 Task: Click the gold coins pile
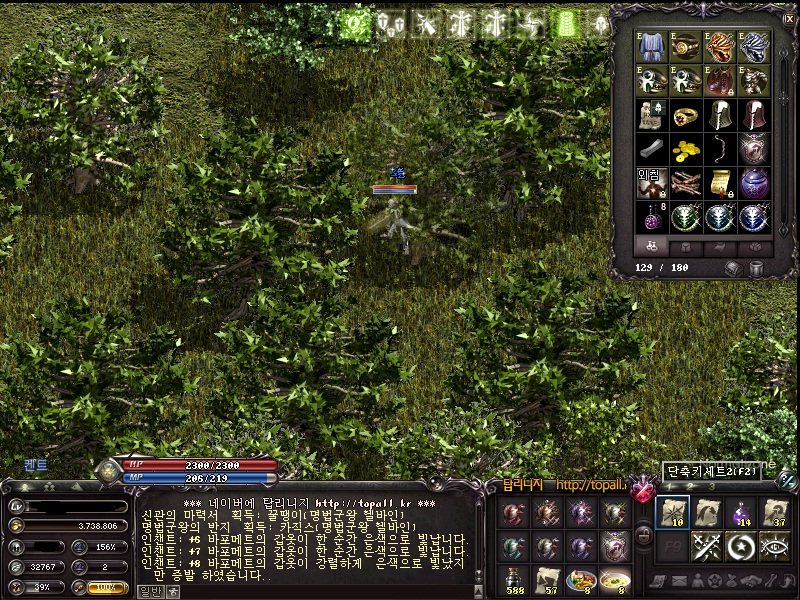coord(685,149)
